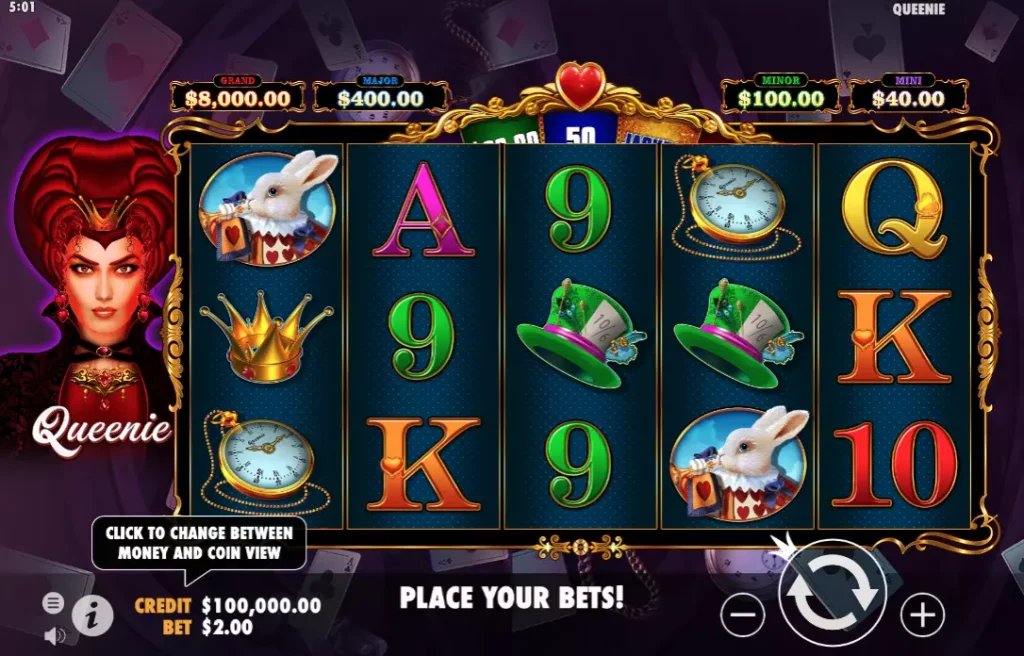Increase the bet with the plus button
The height and width of the screenshot is (656, 1024).
tap(922, 615)
